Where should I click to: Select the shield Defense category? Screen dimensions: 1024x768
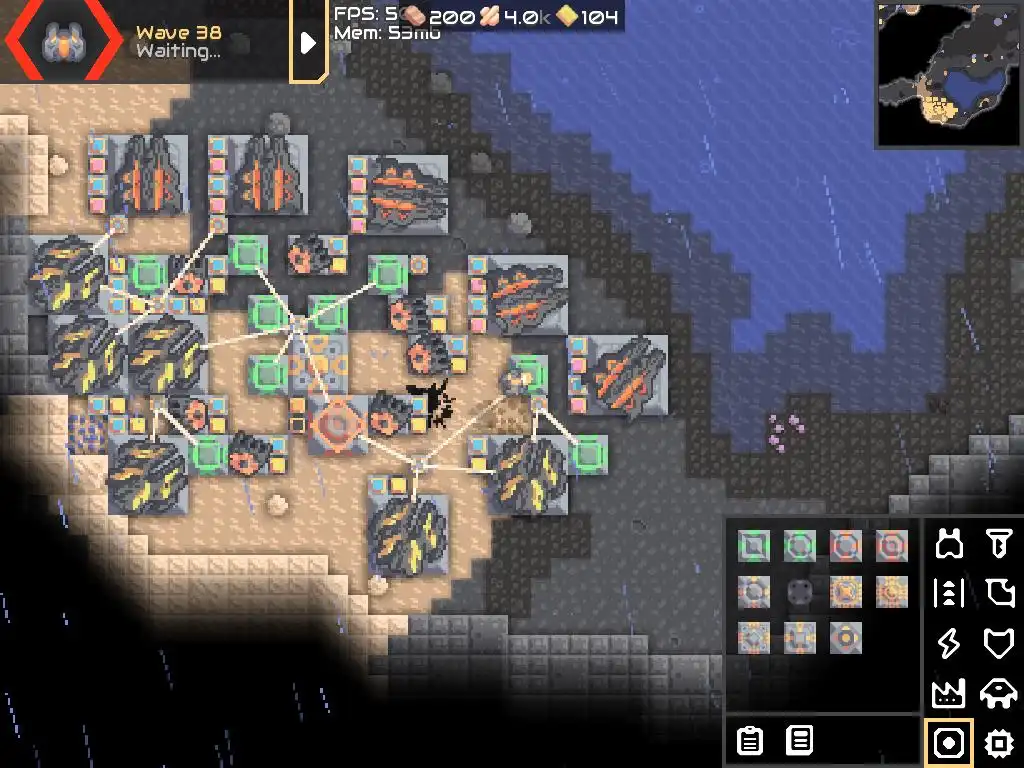pos(998,643)
